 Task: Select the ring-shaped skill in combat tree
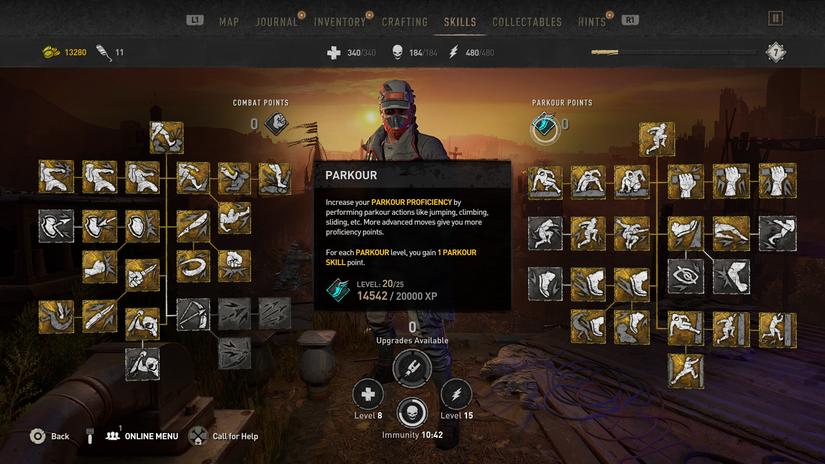[192, 266]
